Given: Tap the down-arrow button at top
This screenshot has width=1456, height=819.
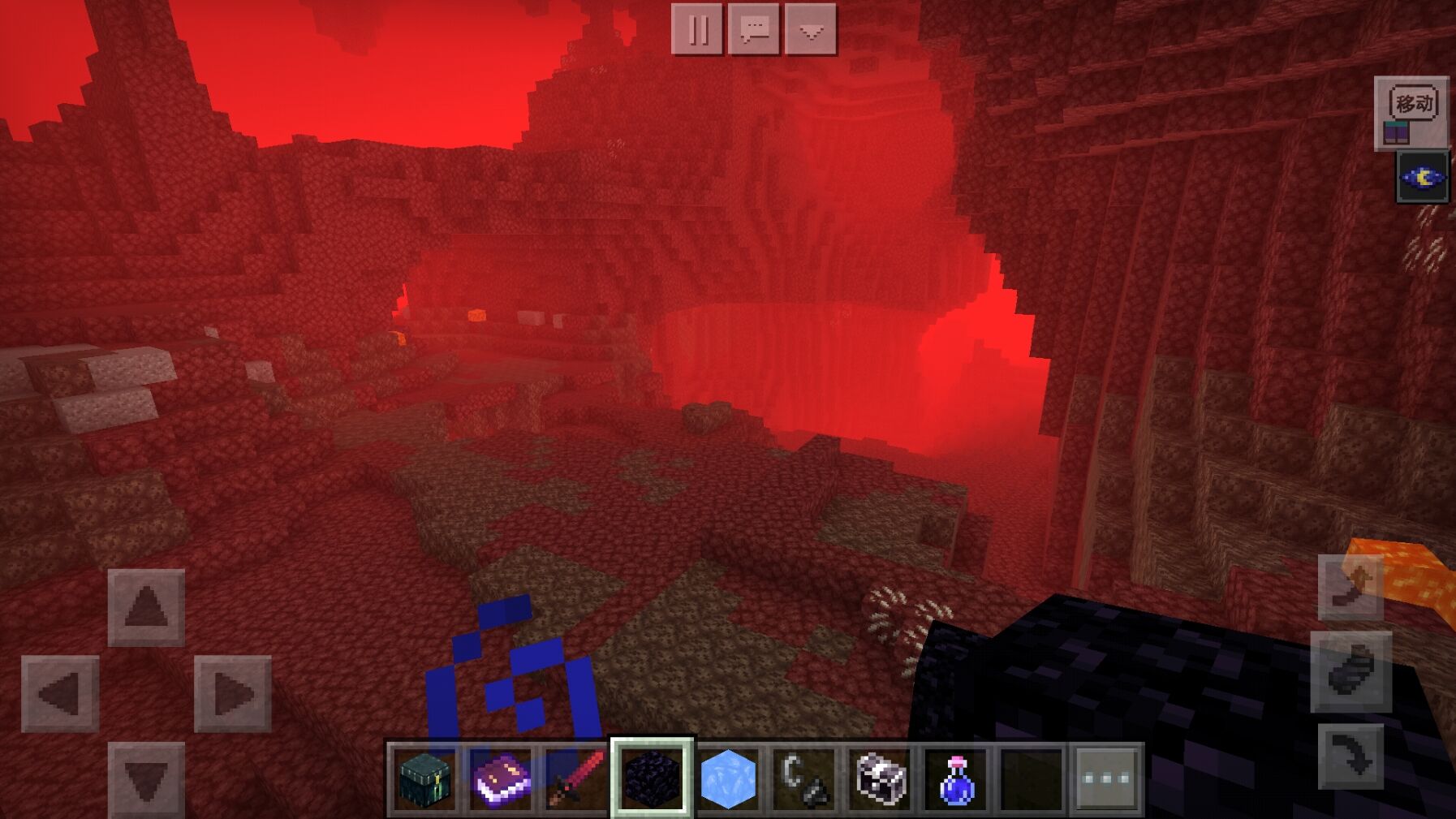Looking at the screenshot, I should 811,30.
